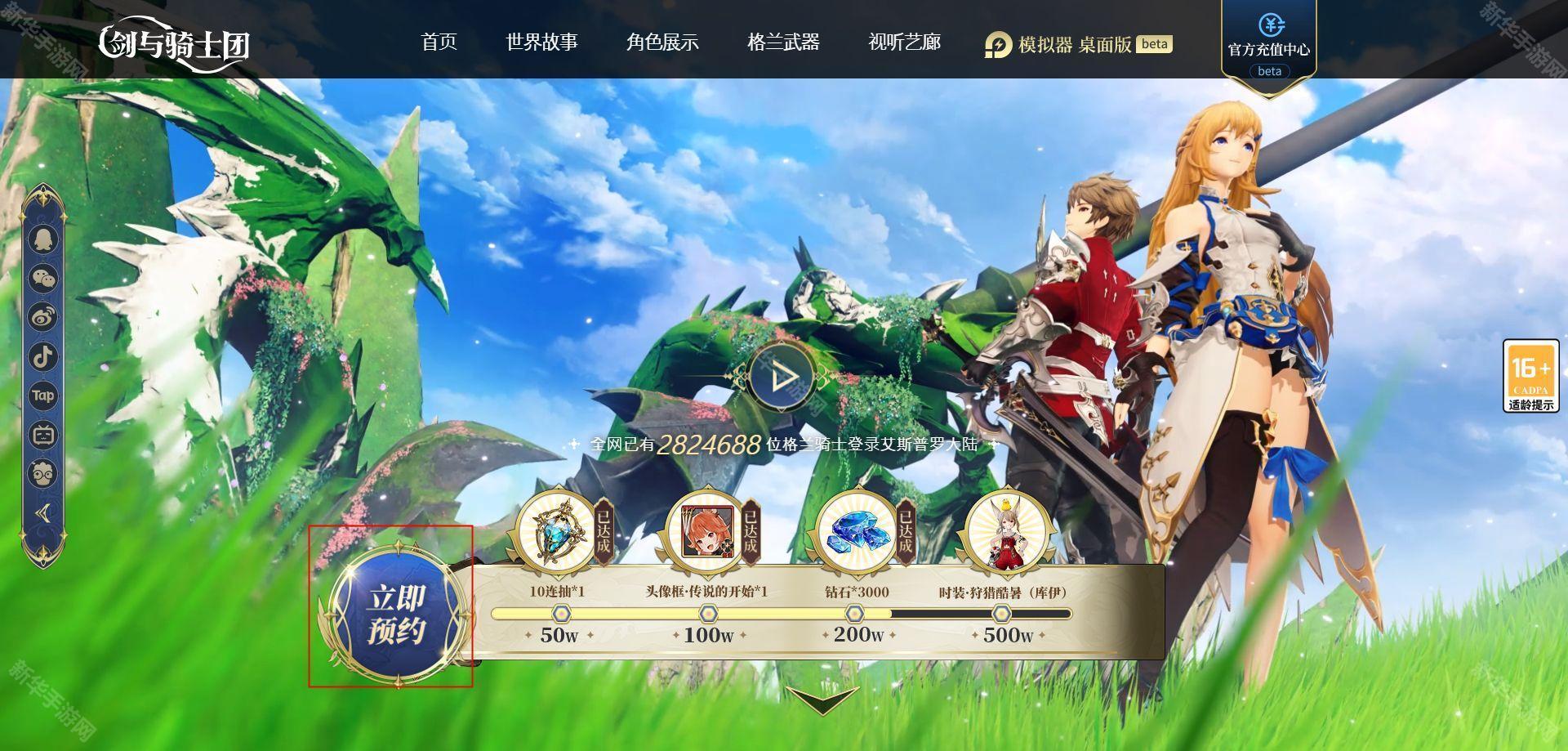Open 角色展示 character showcase
Image resolution: width=1568 pixels, height=751 pixels.
point(662,42)
